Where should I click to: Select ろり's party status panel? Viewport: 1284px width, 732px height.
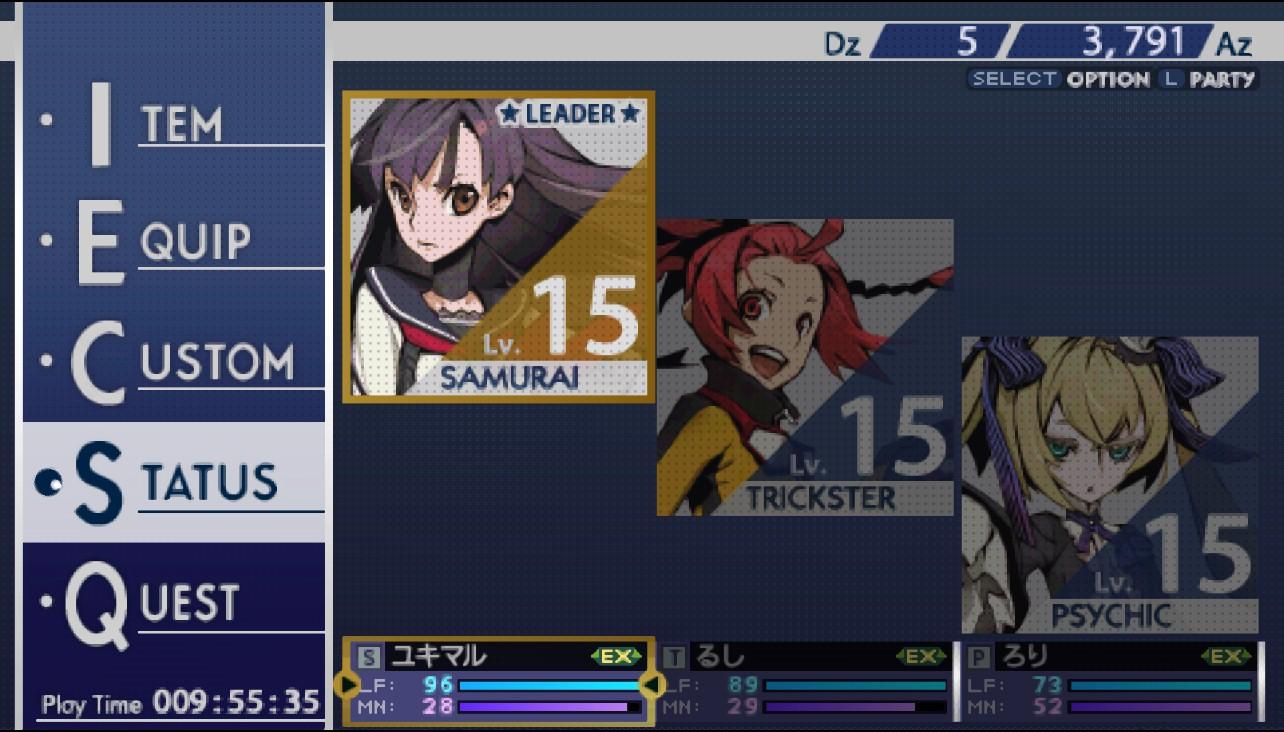(x=1109, y=682)
